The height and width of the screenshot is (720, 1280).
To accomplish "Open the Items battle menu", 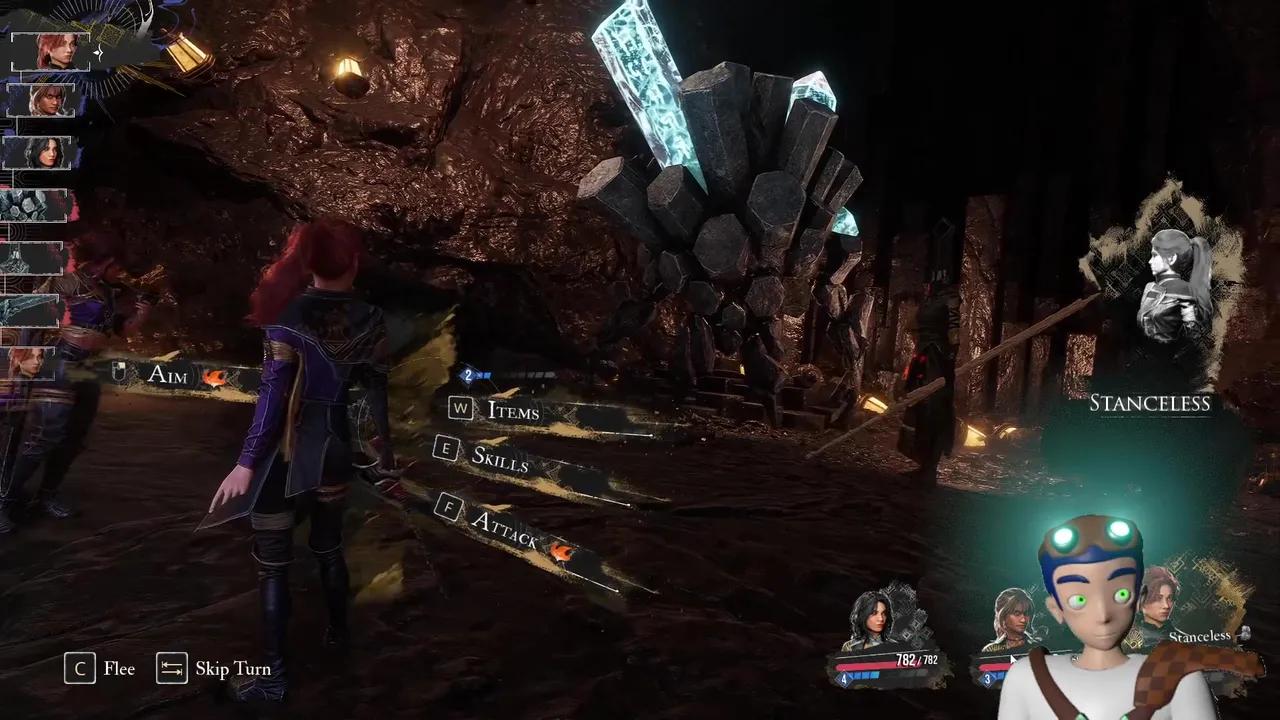I will [x=513, y=411].
